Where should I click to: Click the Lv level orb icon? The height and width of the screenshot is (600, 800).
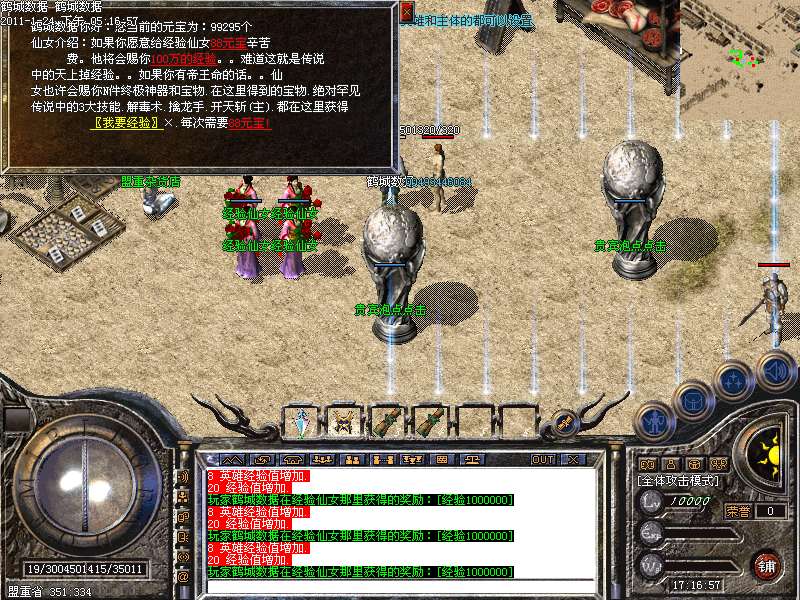coord(651,502)
